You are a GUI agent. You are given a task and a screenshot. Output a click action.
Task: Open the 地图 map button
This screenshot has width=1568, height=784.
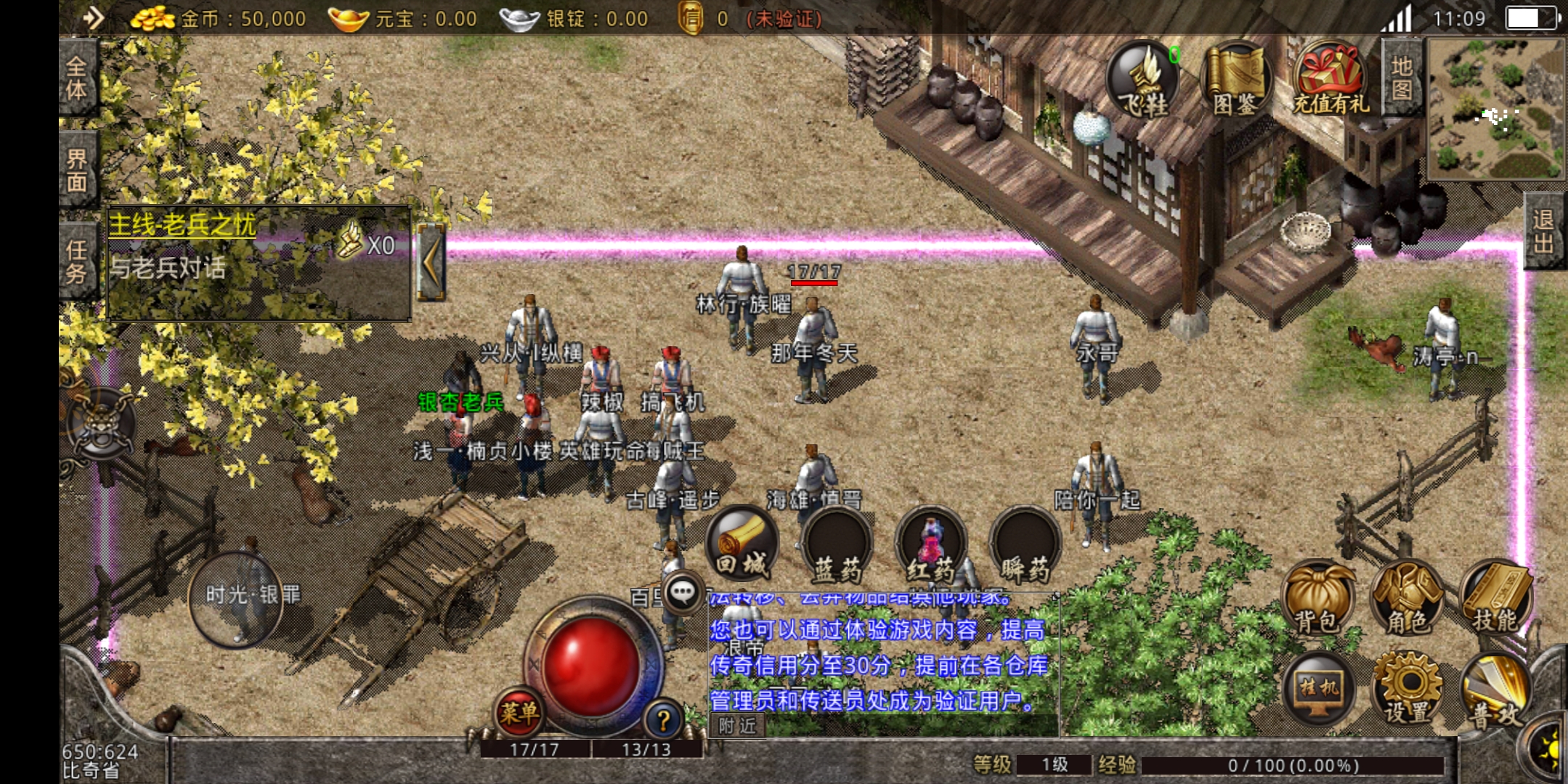(x=1402, y=78)
